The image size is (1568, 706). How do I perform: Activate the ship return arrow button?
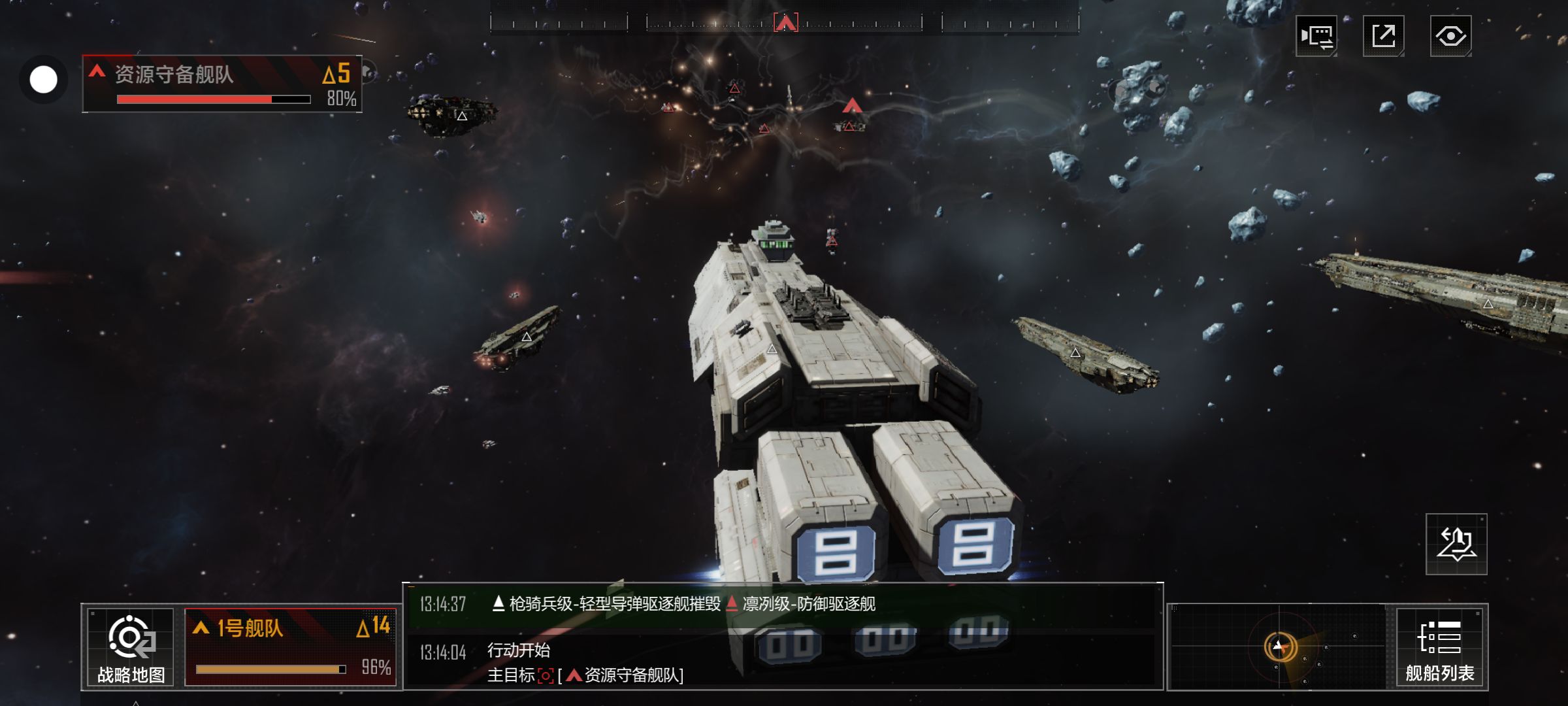tap(1456, 545)
